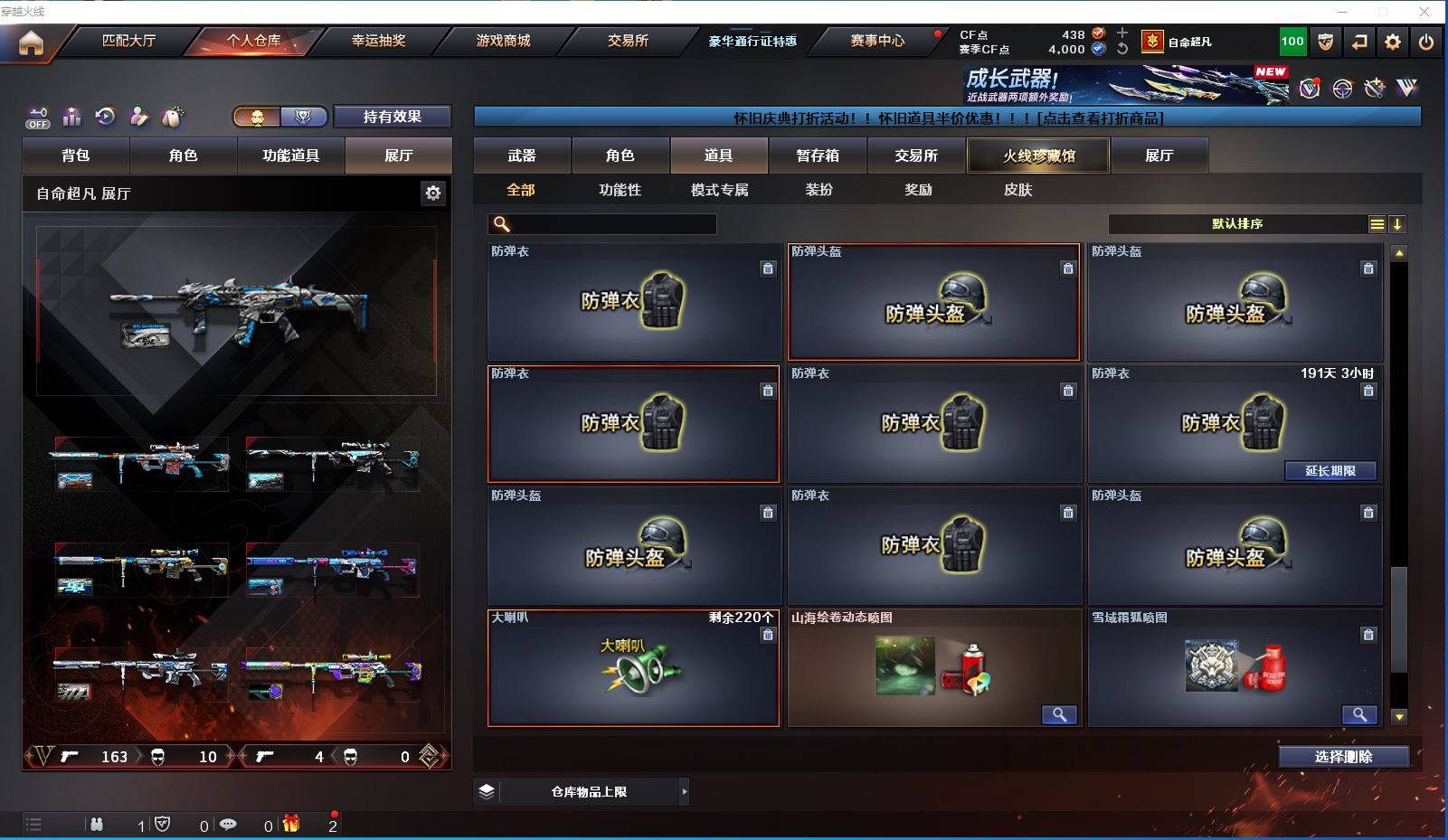Screen dimensions: 1448x840
Task: Go to the home lobby icon
Action: point(31,42)
